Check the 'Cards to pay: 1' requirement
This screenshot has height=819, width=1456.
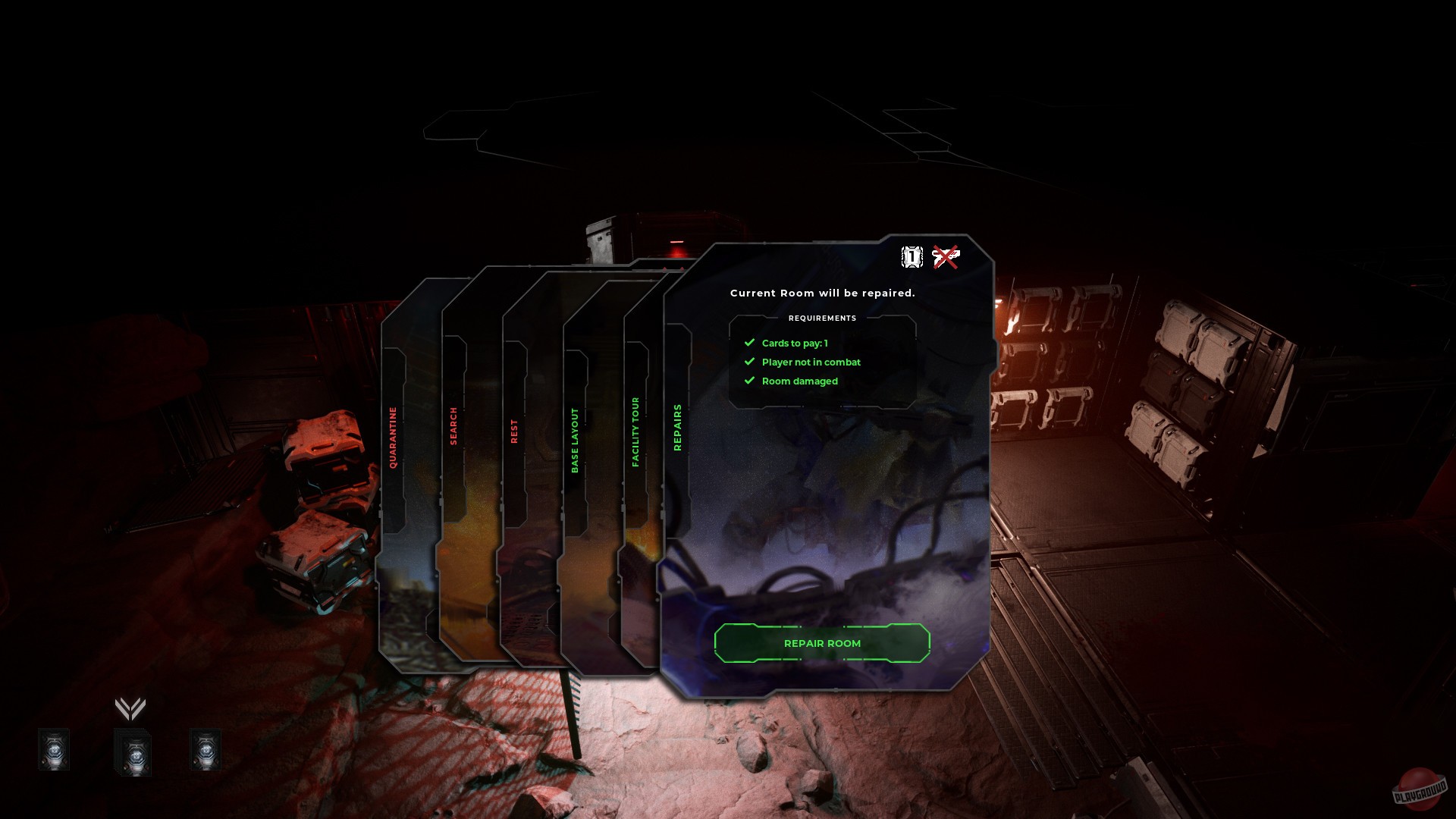click(795, 343)
